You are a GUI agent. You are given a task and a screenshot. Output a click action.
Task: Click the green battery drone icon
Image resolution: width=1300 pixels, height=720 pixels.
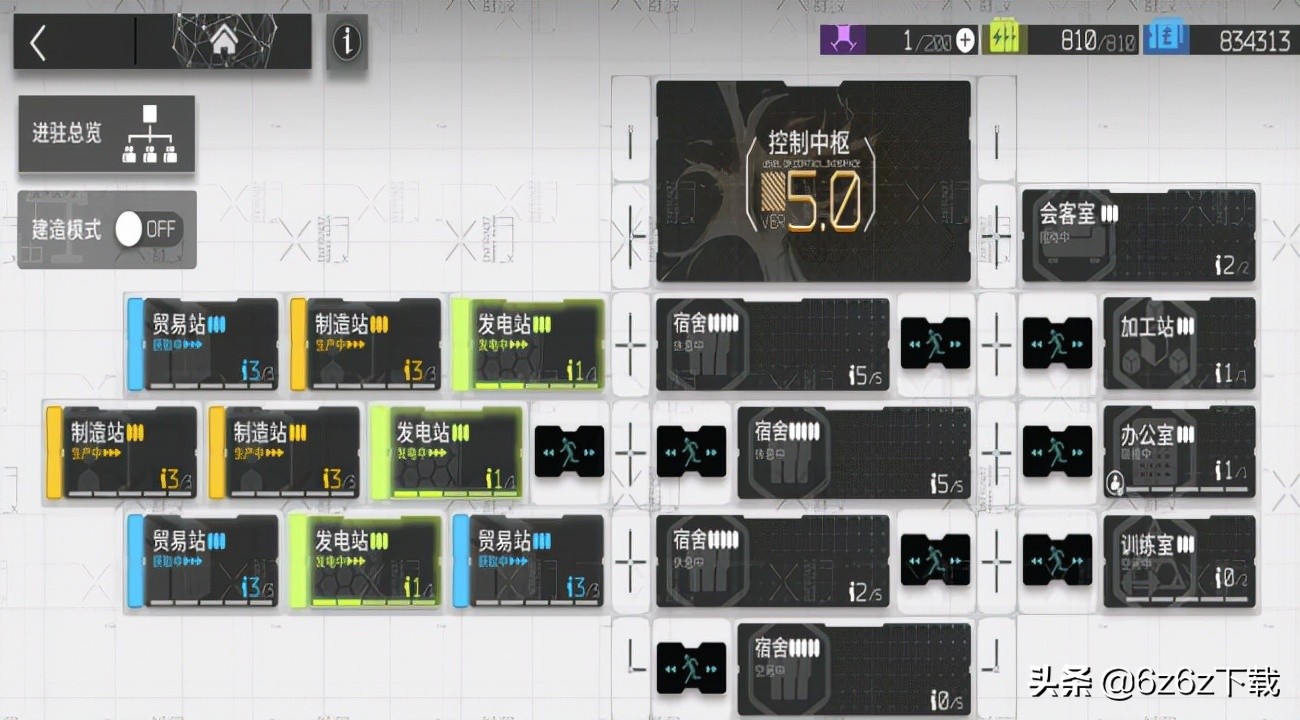(x=1003, y=37)
